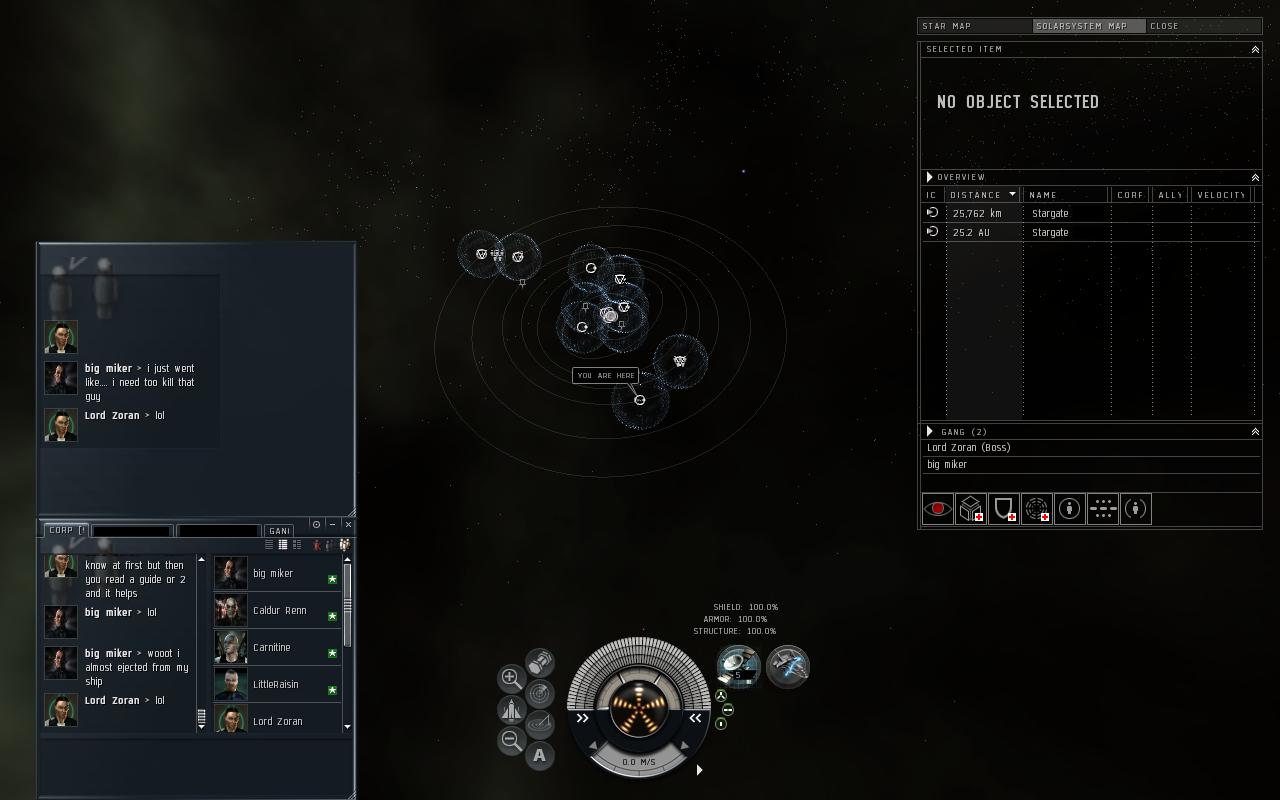Select Caldur Renn in the member list
The image size is (1280, 800).
tap(279, 610)
